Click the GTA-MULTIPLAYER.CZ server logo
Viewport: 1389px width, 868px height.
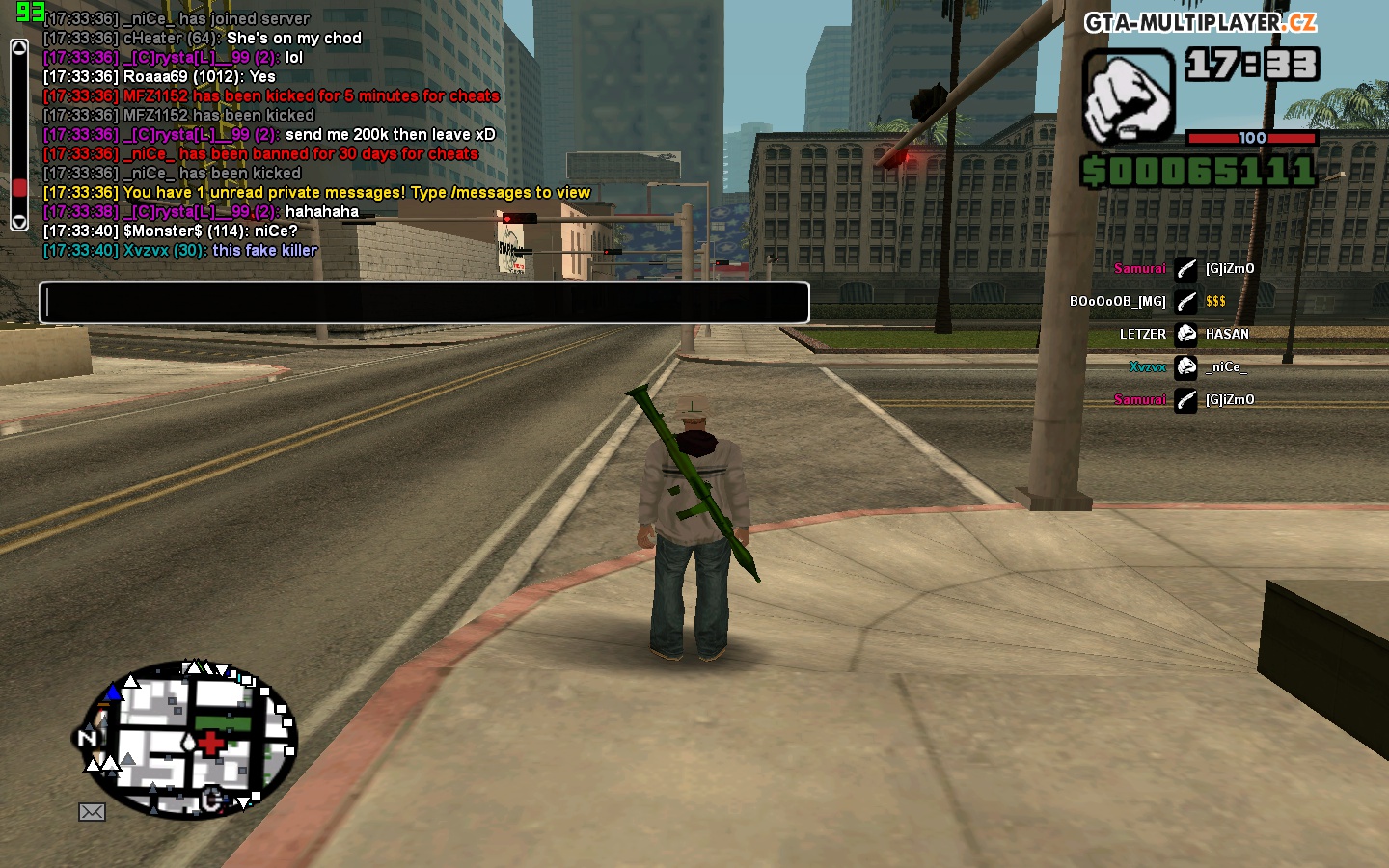tap(1200, 22)
